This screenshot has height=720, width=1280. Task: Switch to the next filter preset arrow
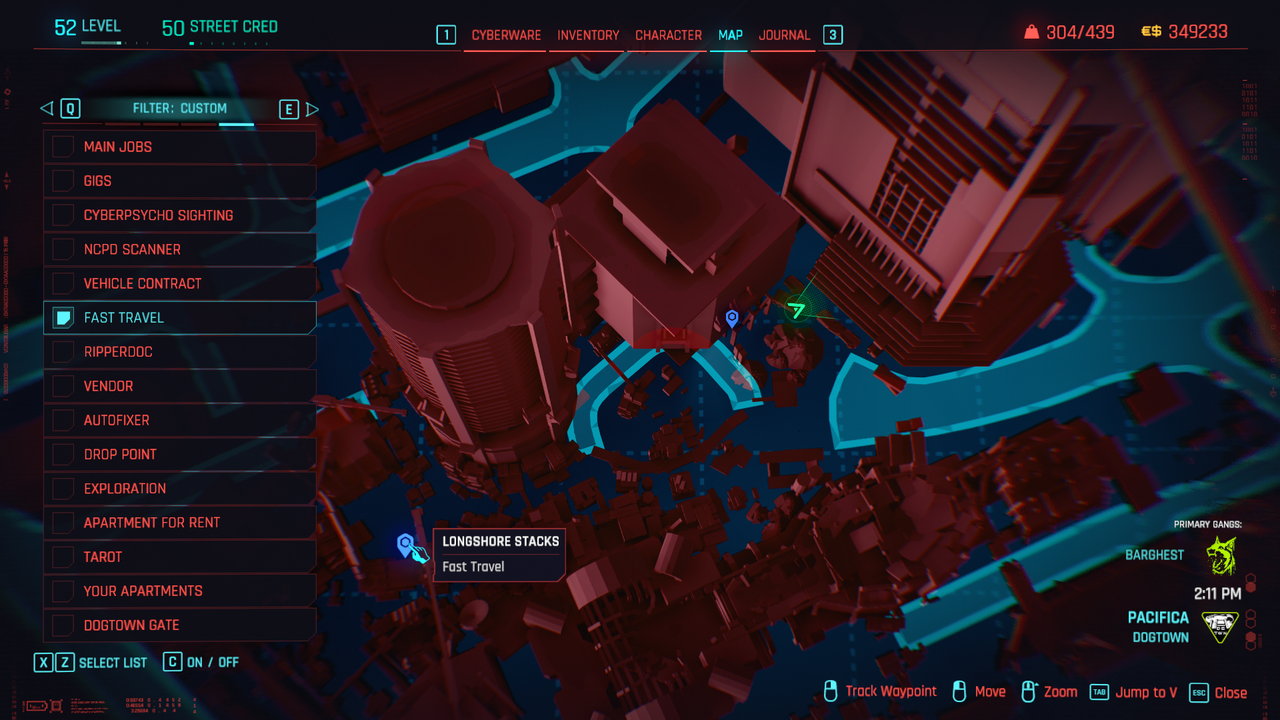click(312, 109)
